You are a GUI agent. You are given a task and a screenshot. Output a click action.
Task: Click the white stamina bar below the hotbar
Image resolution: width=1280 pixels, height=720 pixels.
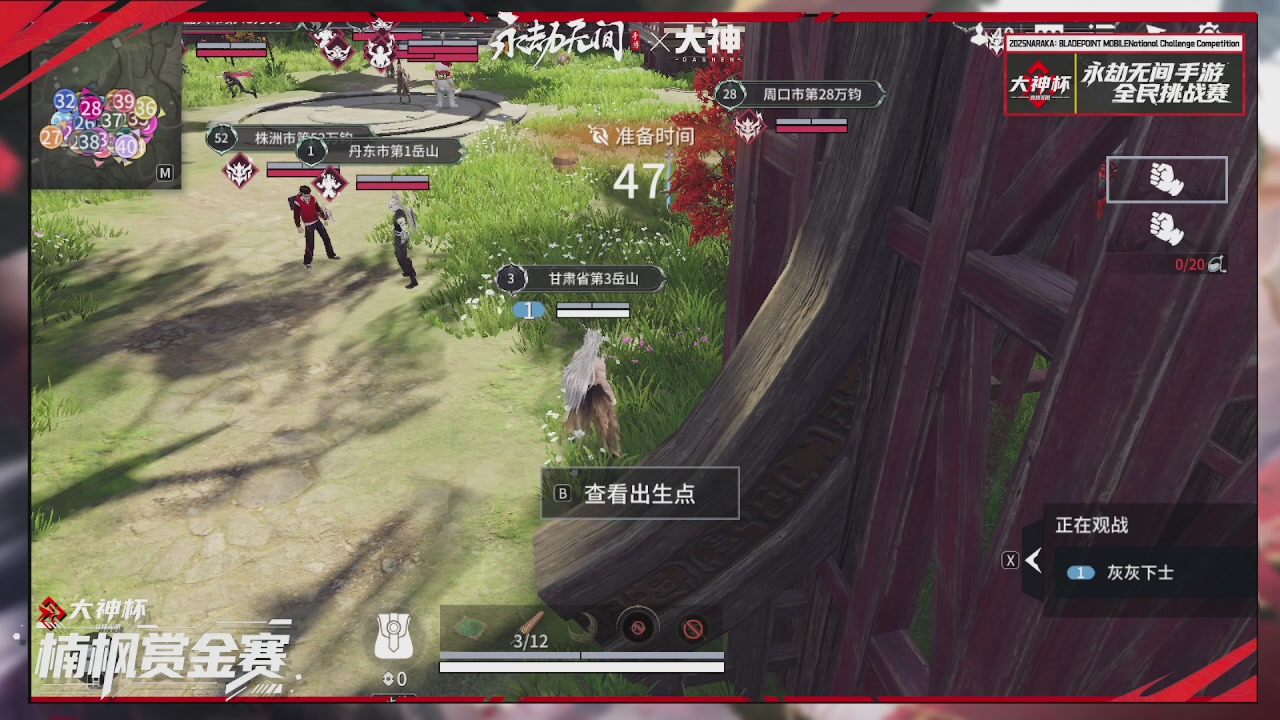coord(580,664)
